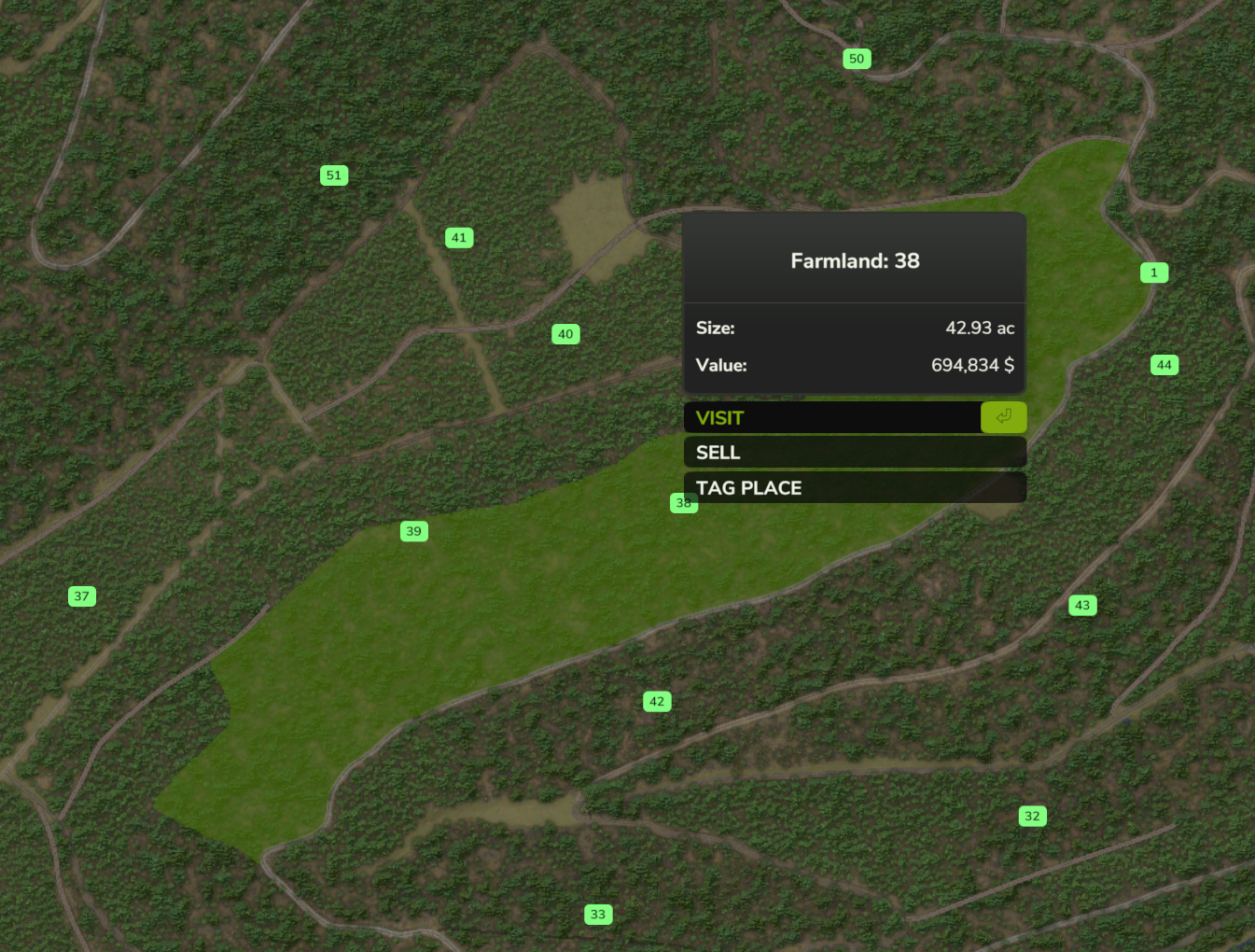Select farmland marker 50
The height and width of the screenshot is (952, 1255).
tap(857, 59)
